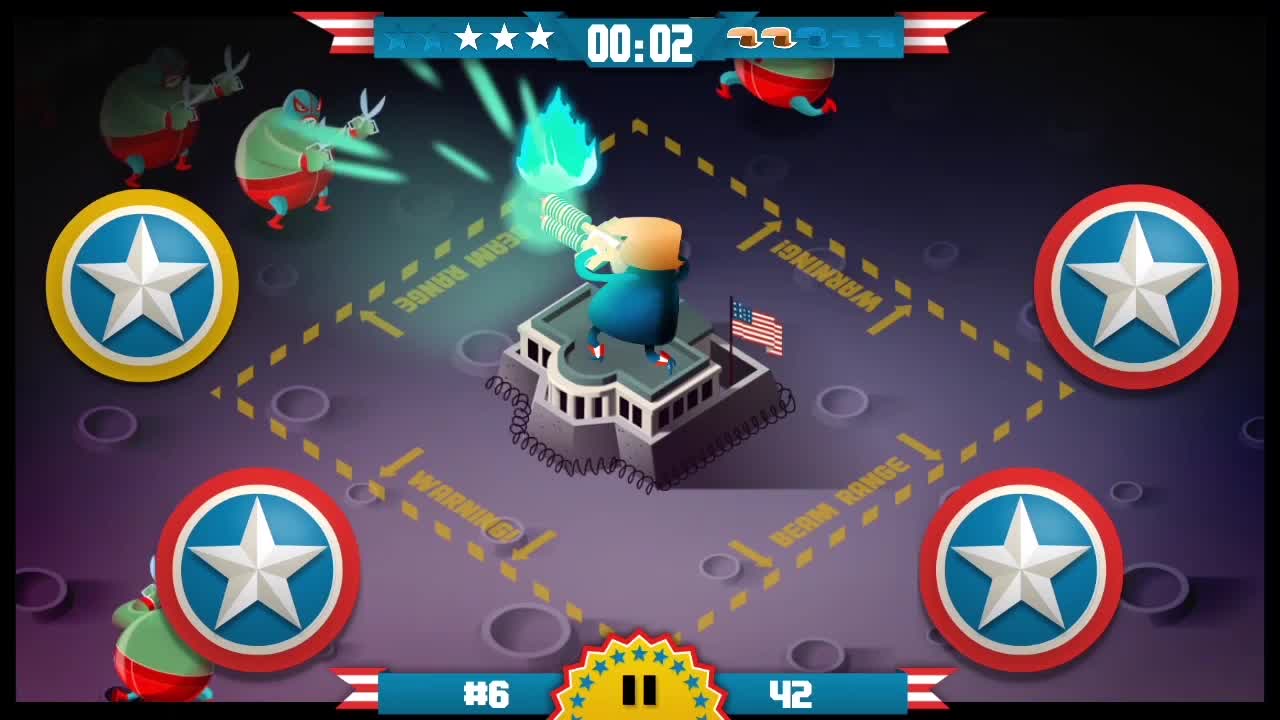Click the orange hat icon in the top bar

(743, 38)
